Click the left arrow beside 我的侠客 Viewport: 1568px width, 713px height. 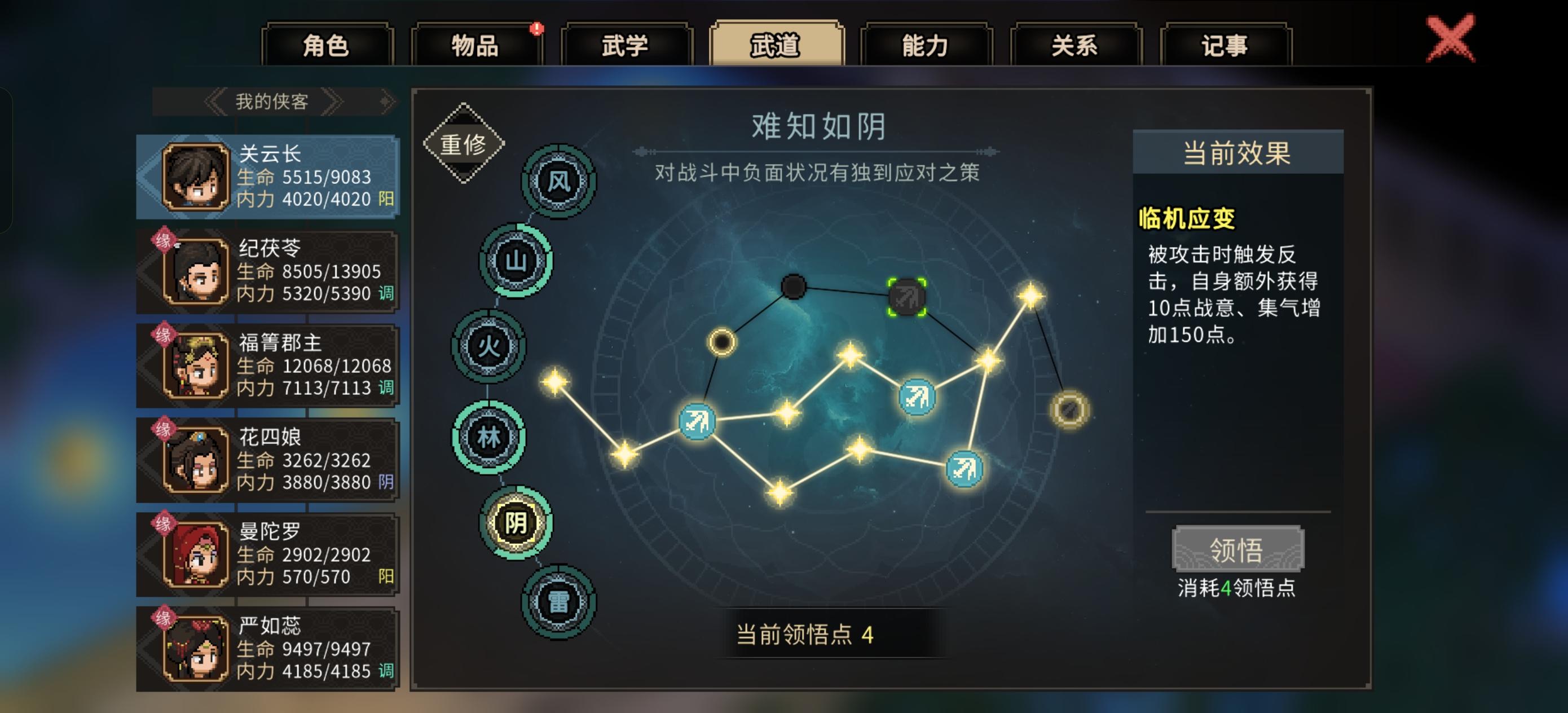(214, 102)
